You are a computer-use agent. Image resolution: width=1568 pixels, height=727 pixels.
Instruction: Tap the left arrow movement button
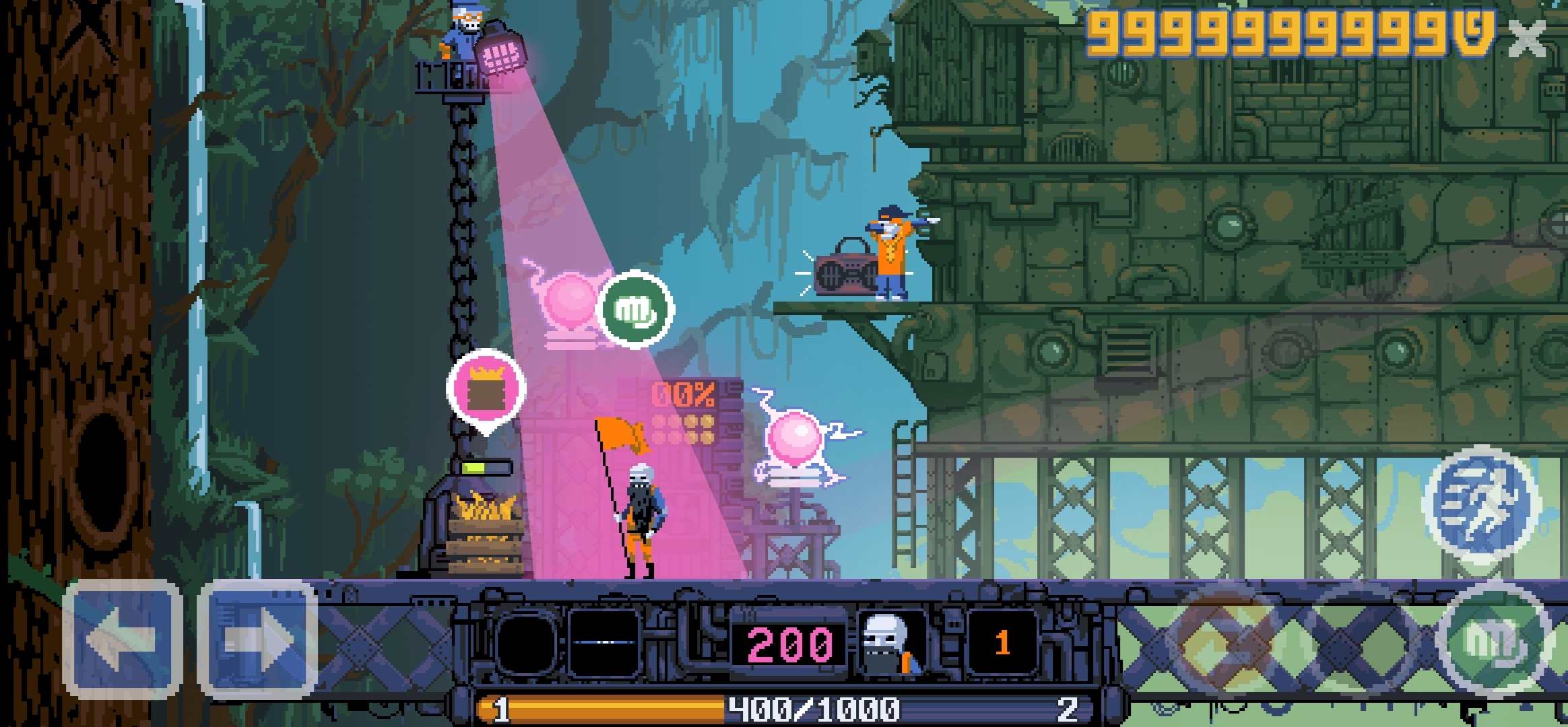pos(122,639)
